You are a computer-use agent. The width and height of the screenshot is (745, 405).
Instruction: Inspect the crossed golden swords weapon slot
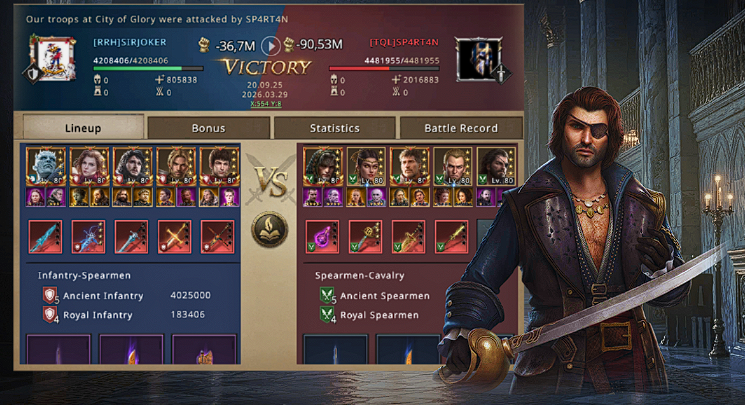point(174,236)
